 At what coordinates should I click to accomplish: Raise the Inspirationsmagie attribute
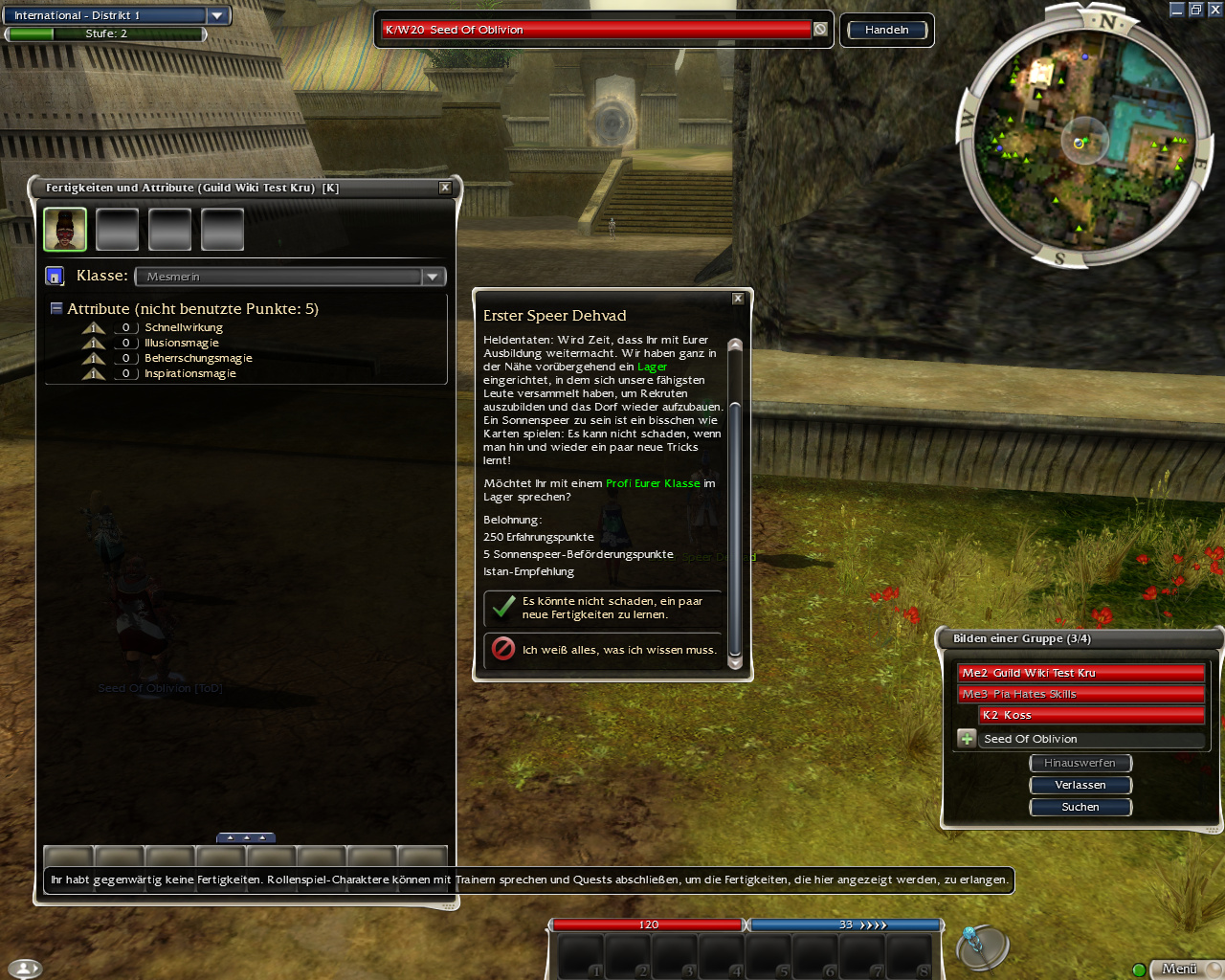pyautogui.click(x=94, y=374)
